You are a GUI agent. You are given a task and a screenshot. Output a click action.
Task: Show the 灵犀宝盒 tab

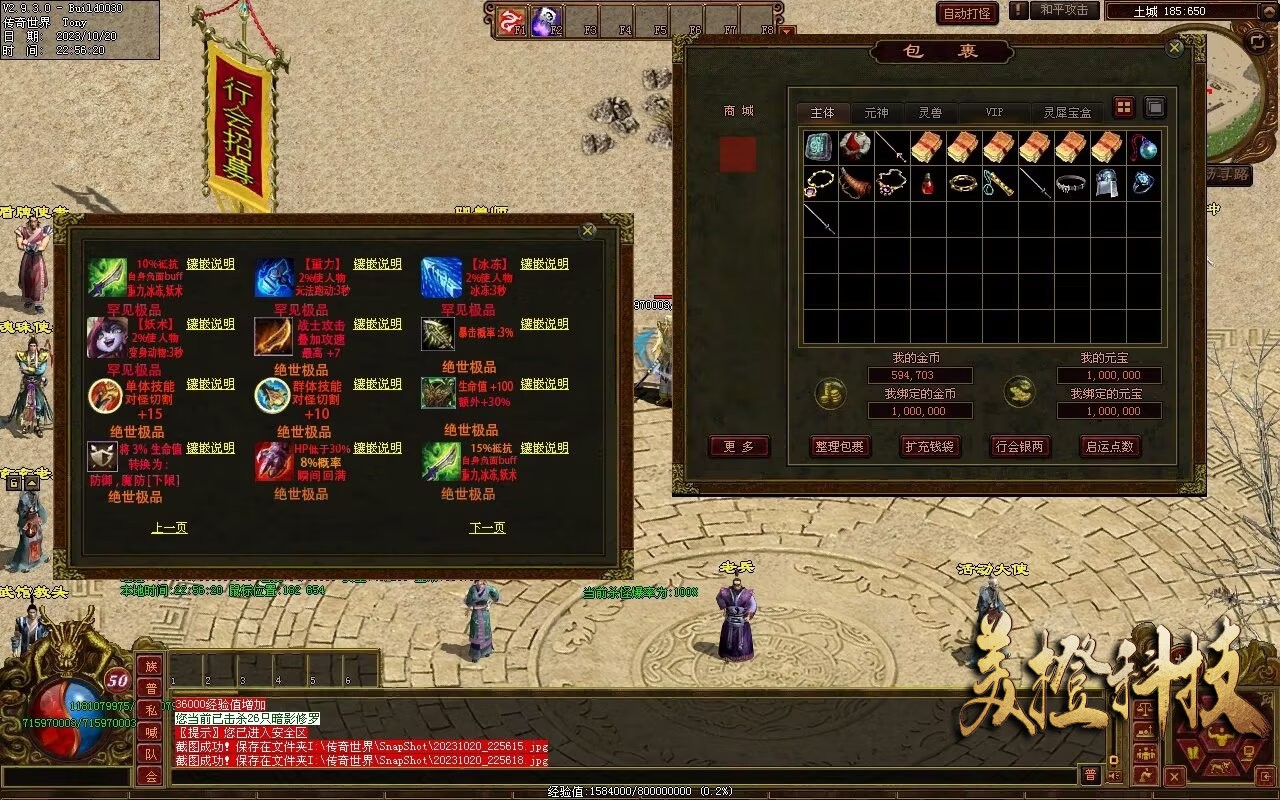pos(1067,112)
